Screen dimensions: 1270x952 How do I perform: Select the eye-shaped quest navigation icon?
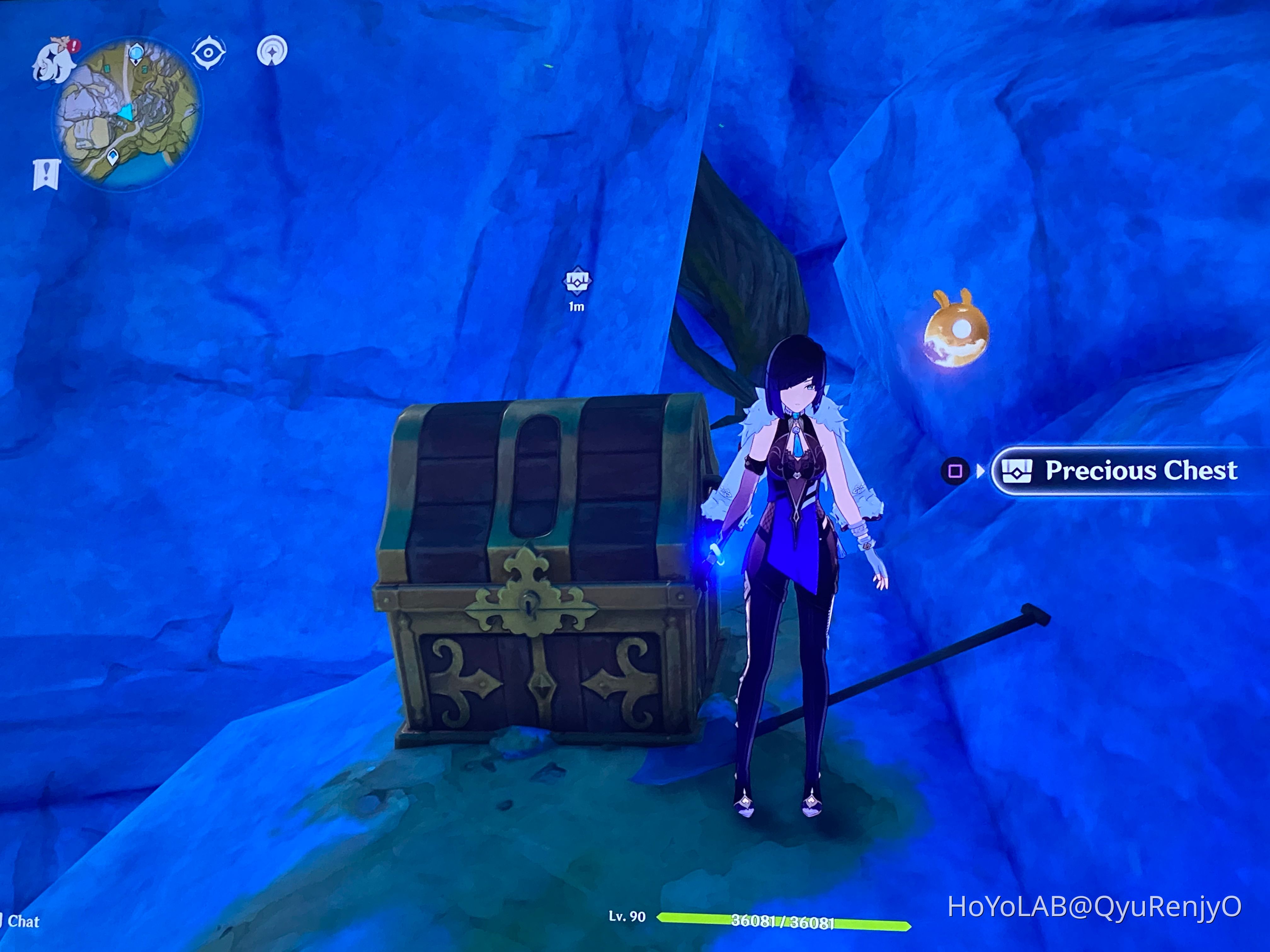point(209,52)
